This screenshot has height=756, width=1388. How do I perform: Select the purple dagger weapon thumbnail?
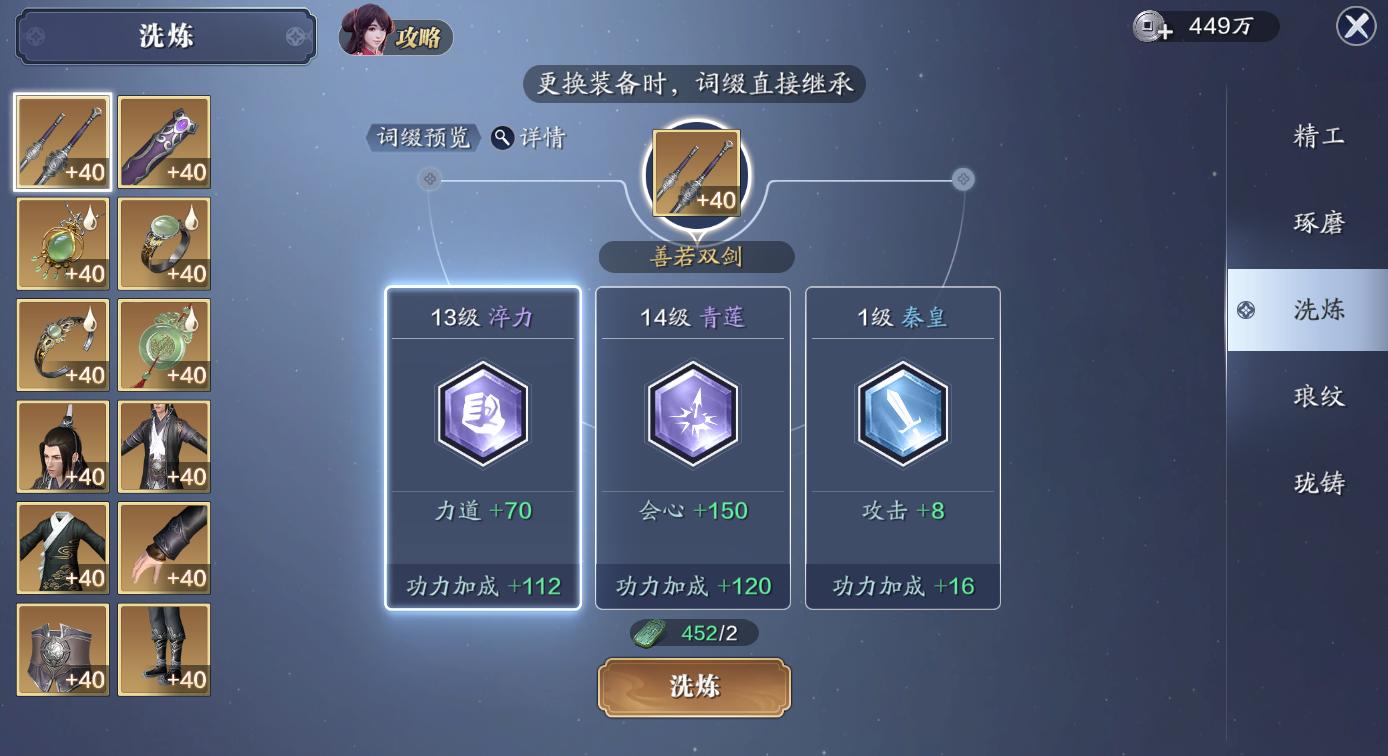click(163, 142)
